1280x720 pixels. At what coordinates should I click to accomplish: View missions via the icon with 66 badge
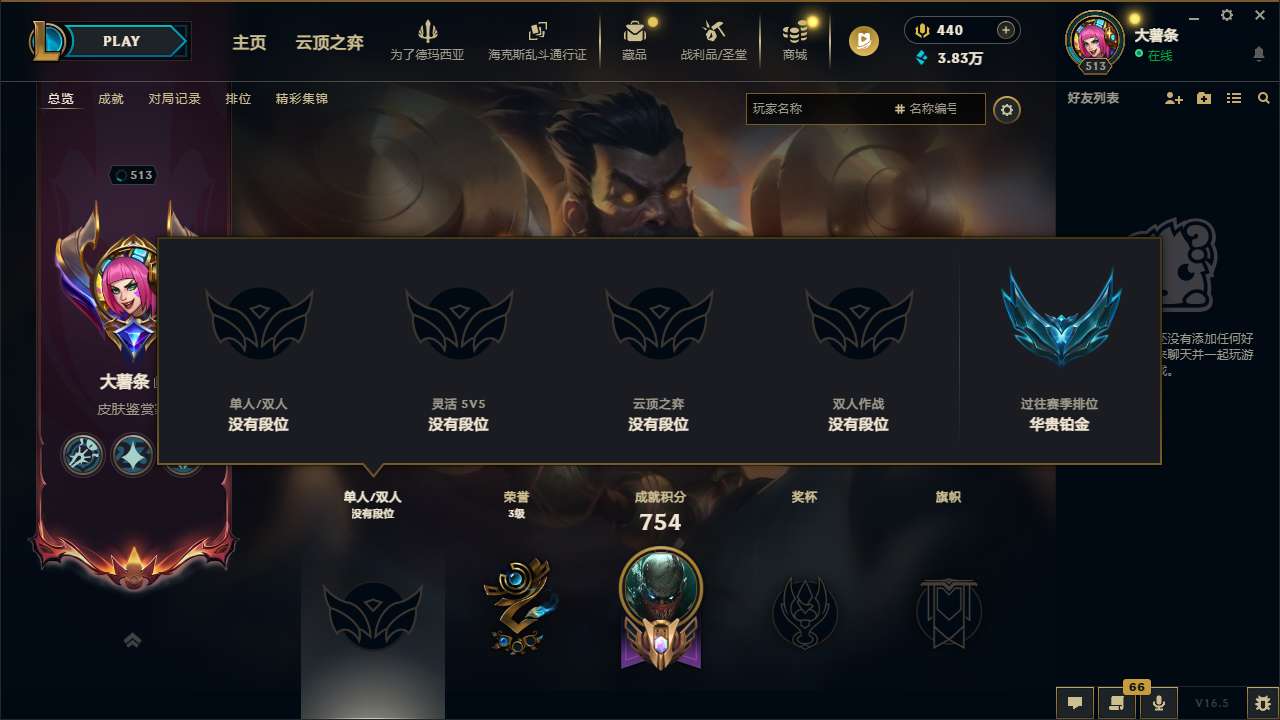point(1117,703)
